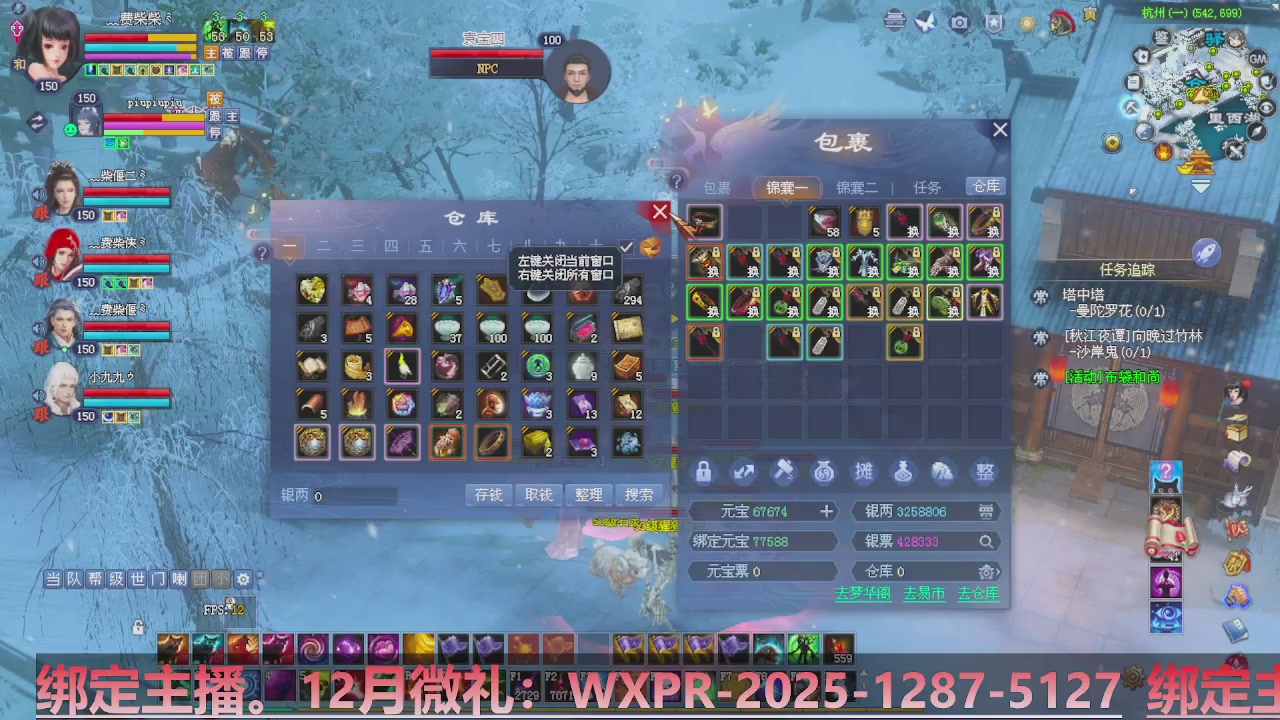Click the repair hammer icon below the bag

pyautogui.click(x=783, y=472)
